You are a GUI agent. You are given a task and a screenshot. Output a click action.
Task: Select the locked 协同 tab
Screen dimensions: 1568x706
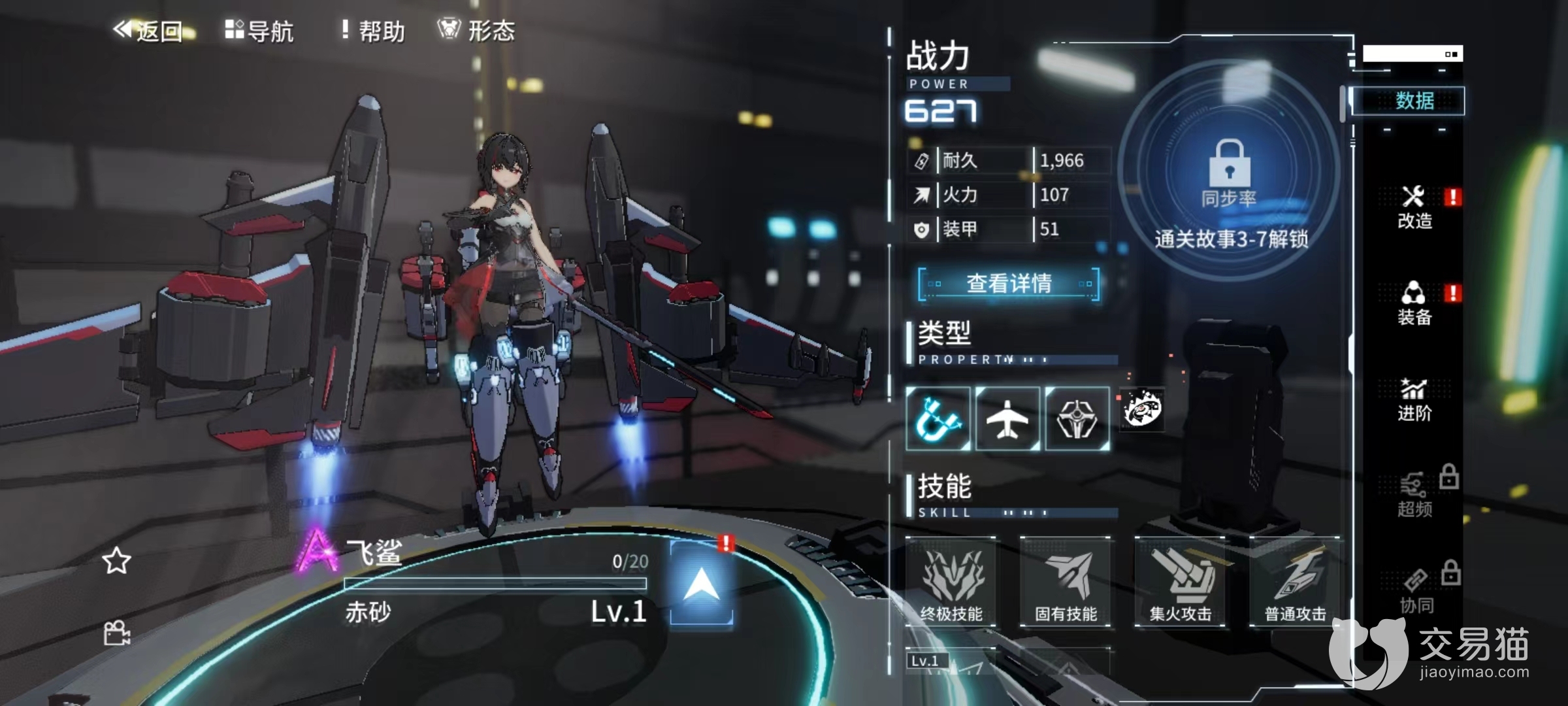(1416, 592)
